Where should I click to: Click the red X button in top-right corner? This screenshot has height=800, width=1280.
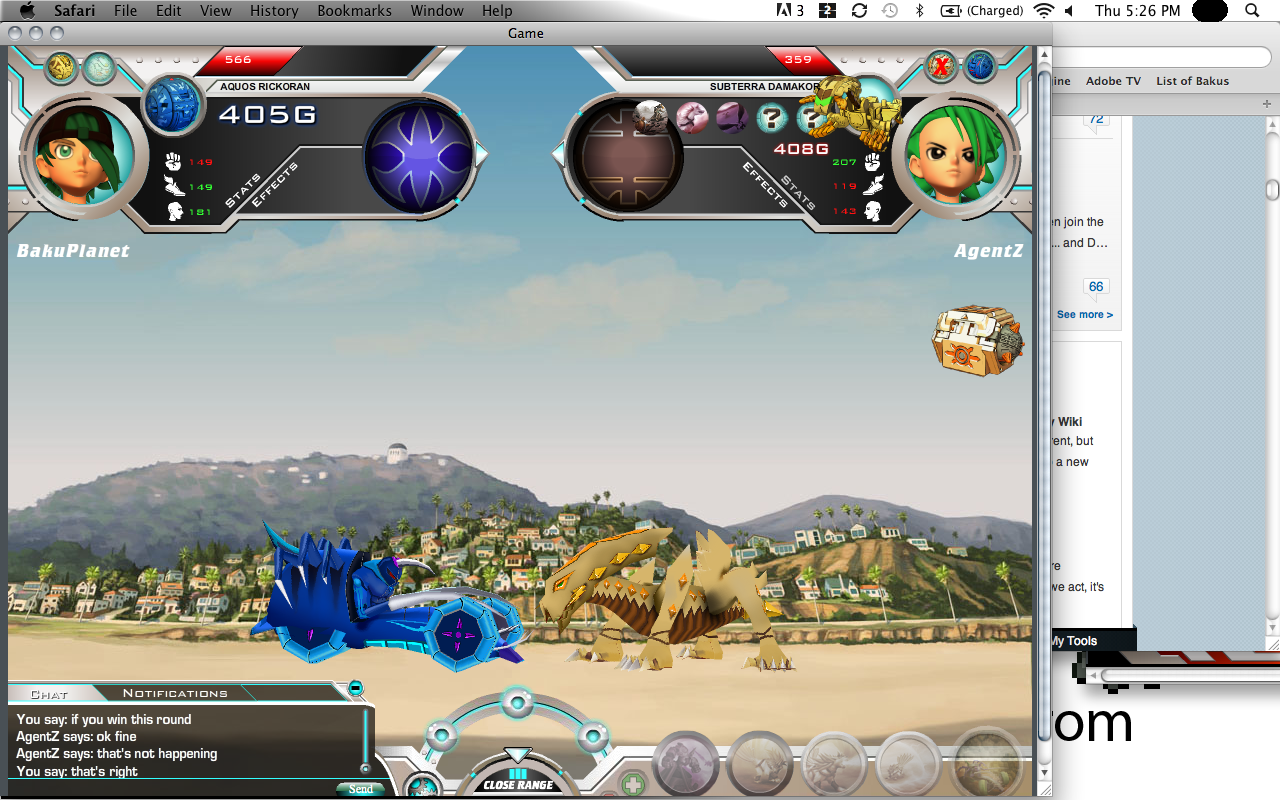941,68
